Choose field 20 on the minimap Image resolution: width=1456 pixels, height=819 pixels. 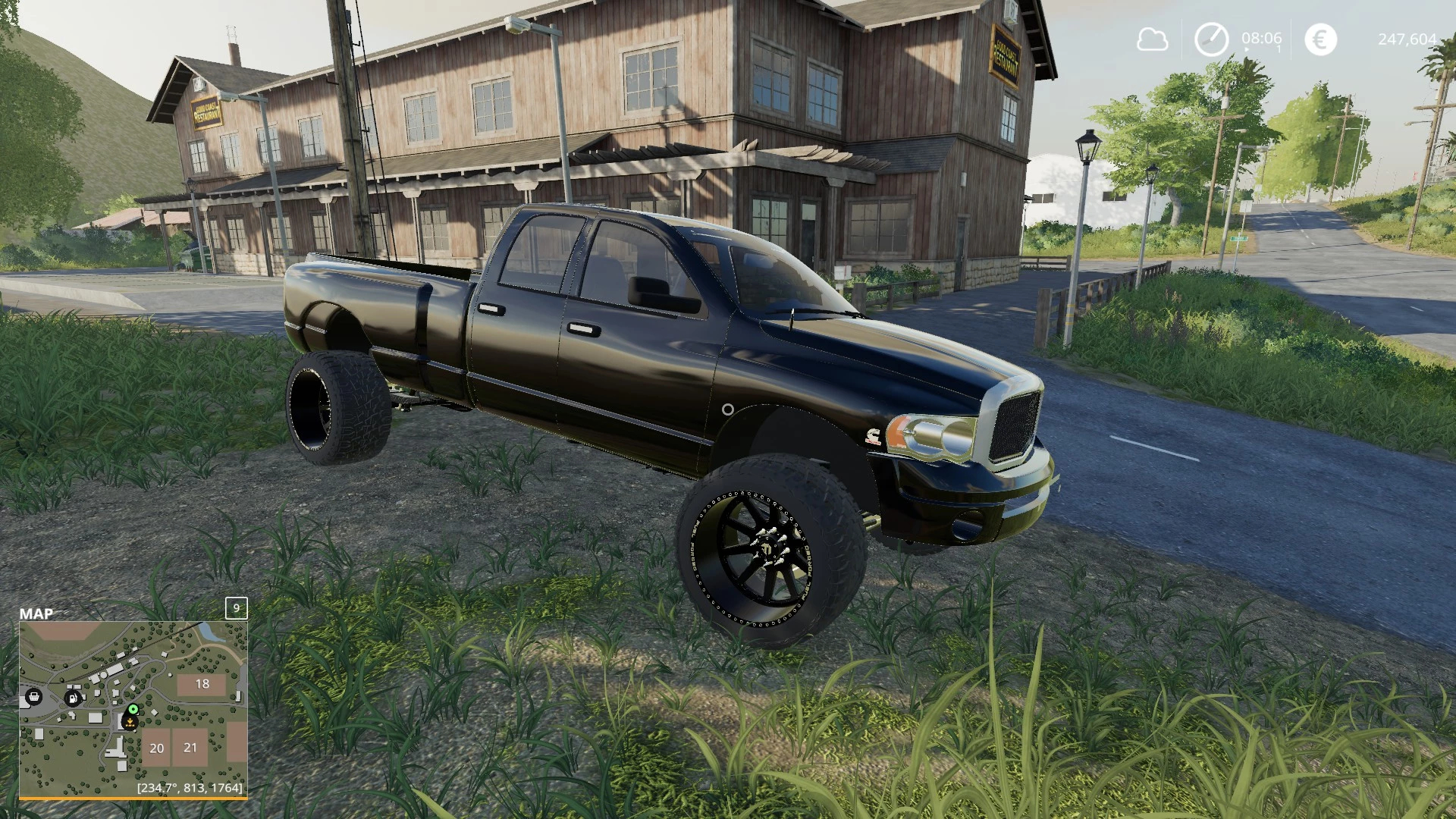point(156,748)
